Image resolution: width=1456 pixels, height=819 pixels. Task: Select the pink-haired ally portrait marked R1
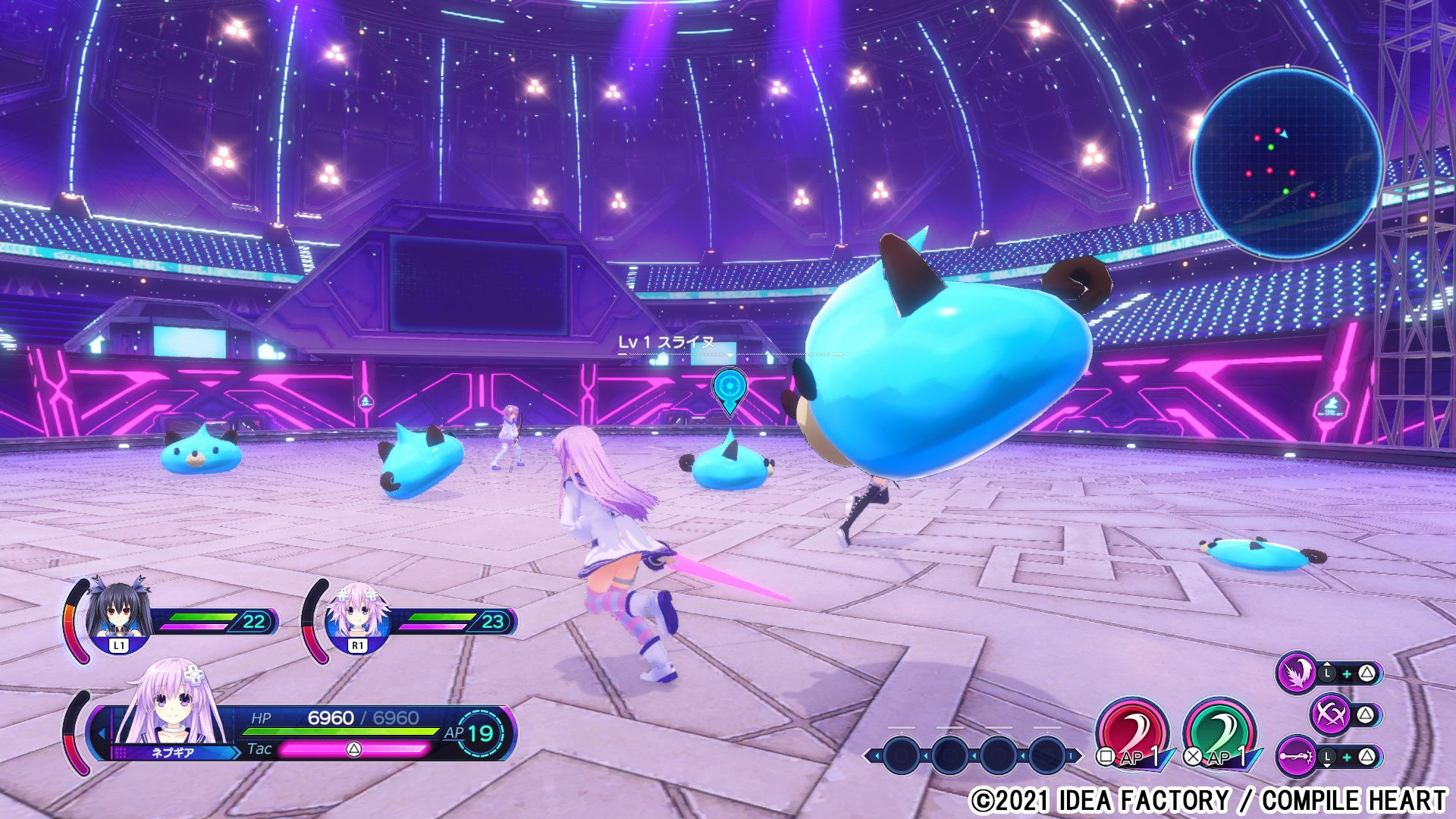point(357,614)
